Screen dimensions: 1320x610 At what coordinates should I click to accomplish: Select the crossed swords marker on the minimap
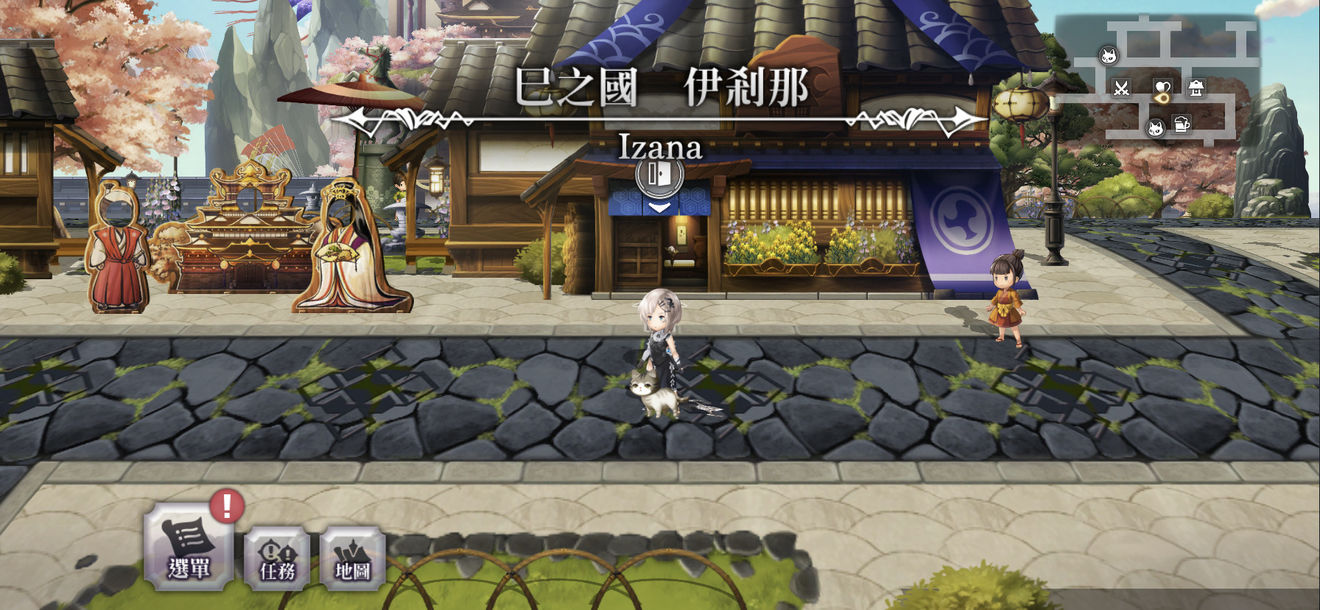coord(1121,88)
